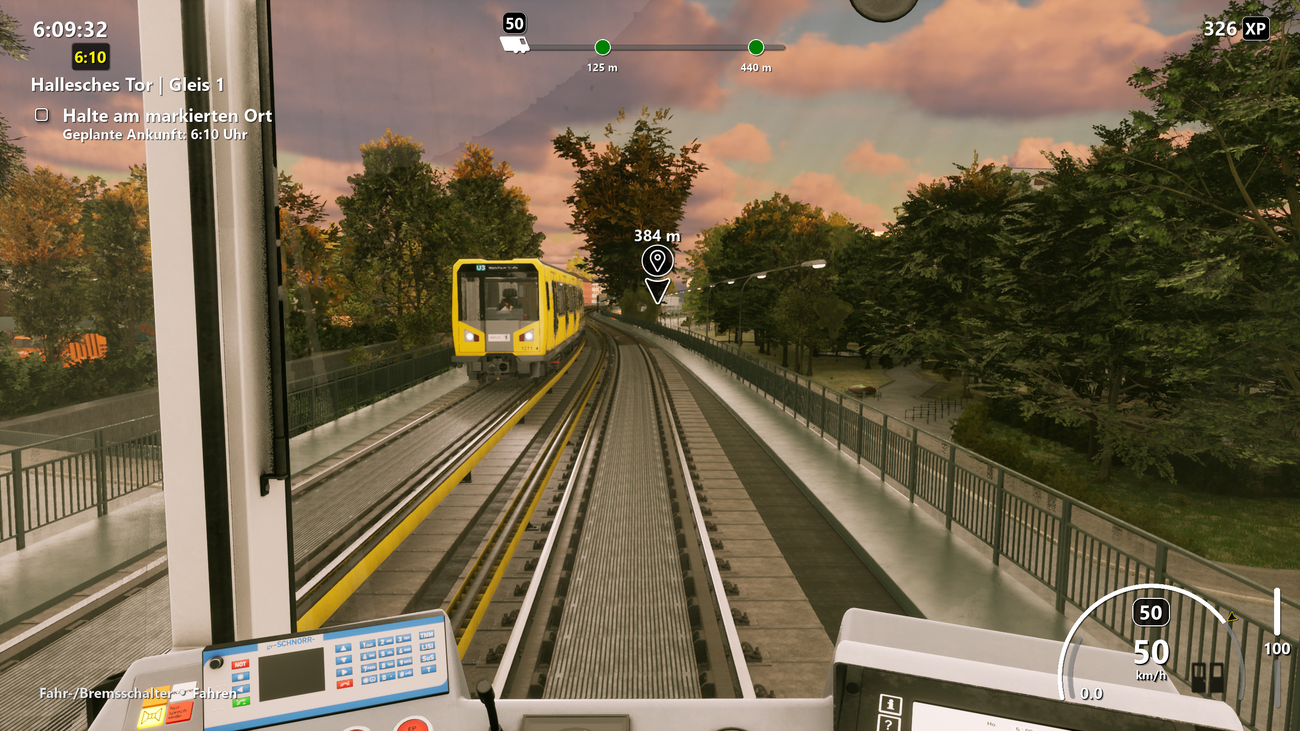Viewport: 1300px width, 731px height.
Task: Select the 'Hallesches Tor | Gleis 1' station heading
Action: (x=127, y=85)
